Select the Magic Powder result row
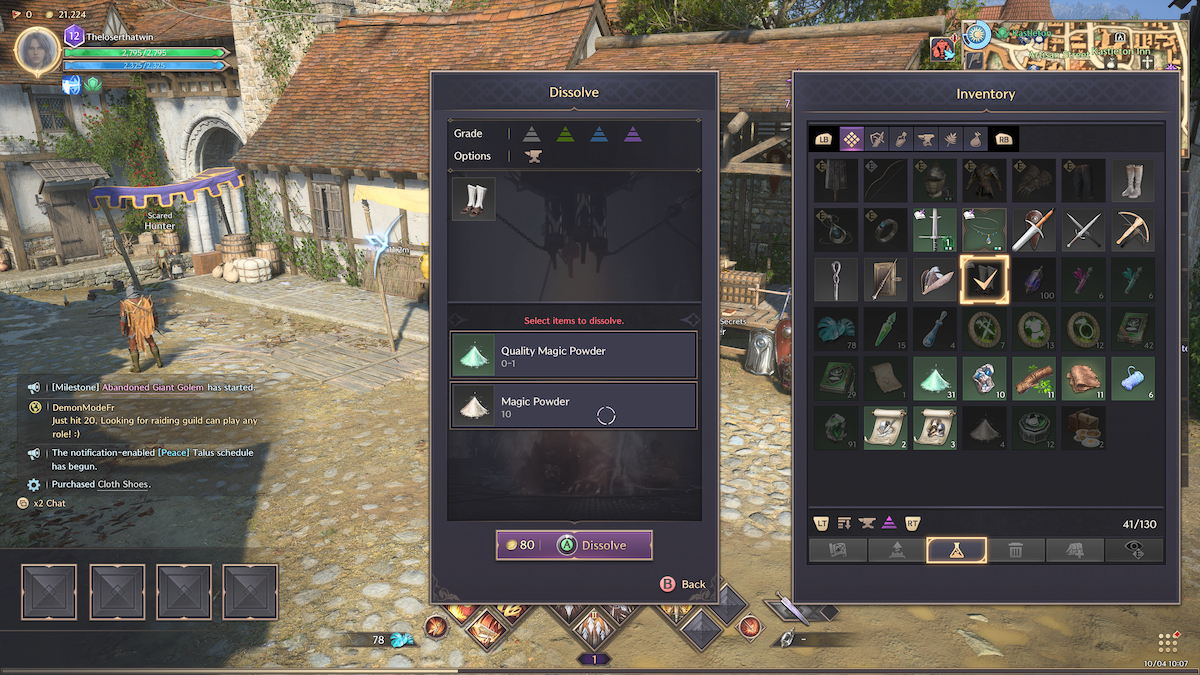1200x675 pixels. (x=573, y=405)
